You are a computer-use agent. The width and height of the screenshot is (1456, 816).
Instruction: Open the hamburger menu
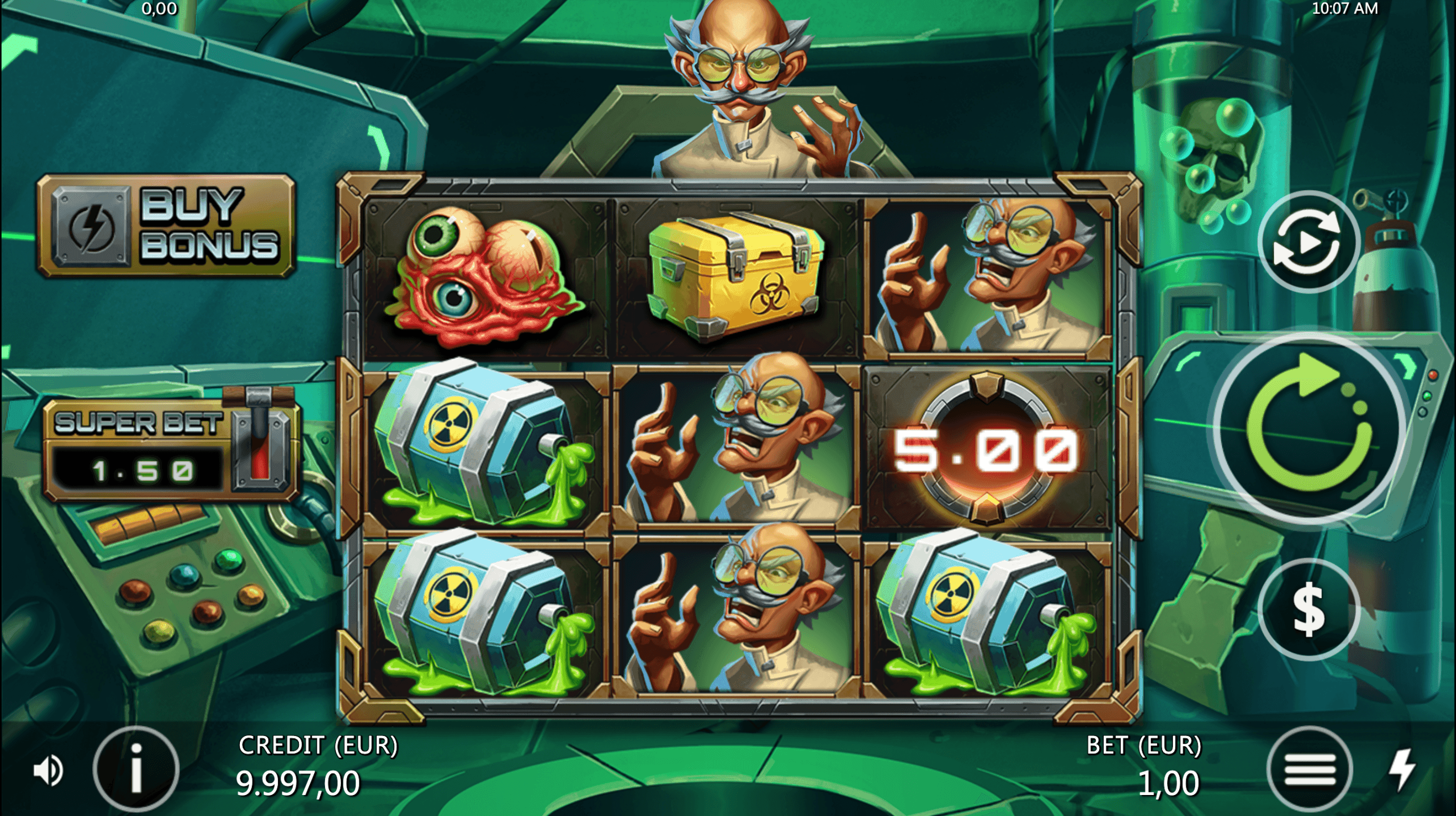[x=1309, y=769]
